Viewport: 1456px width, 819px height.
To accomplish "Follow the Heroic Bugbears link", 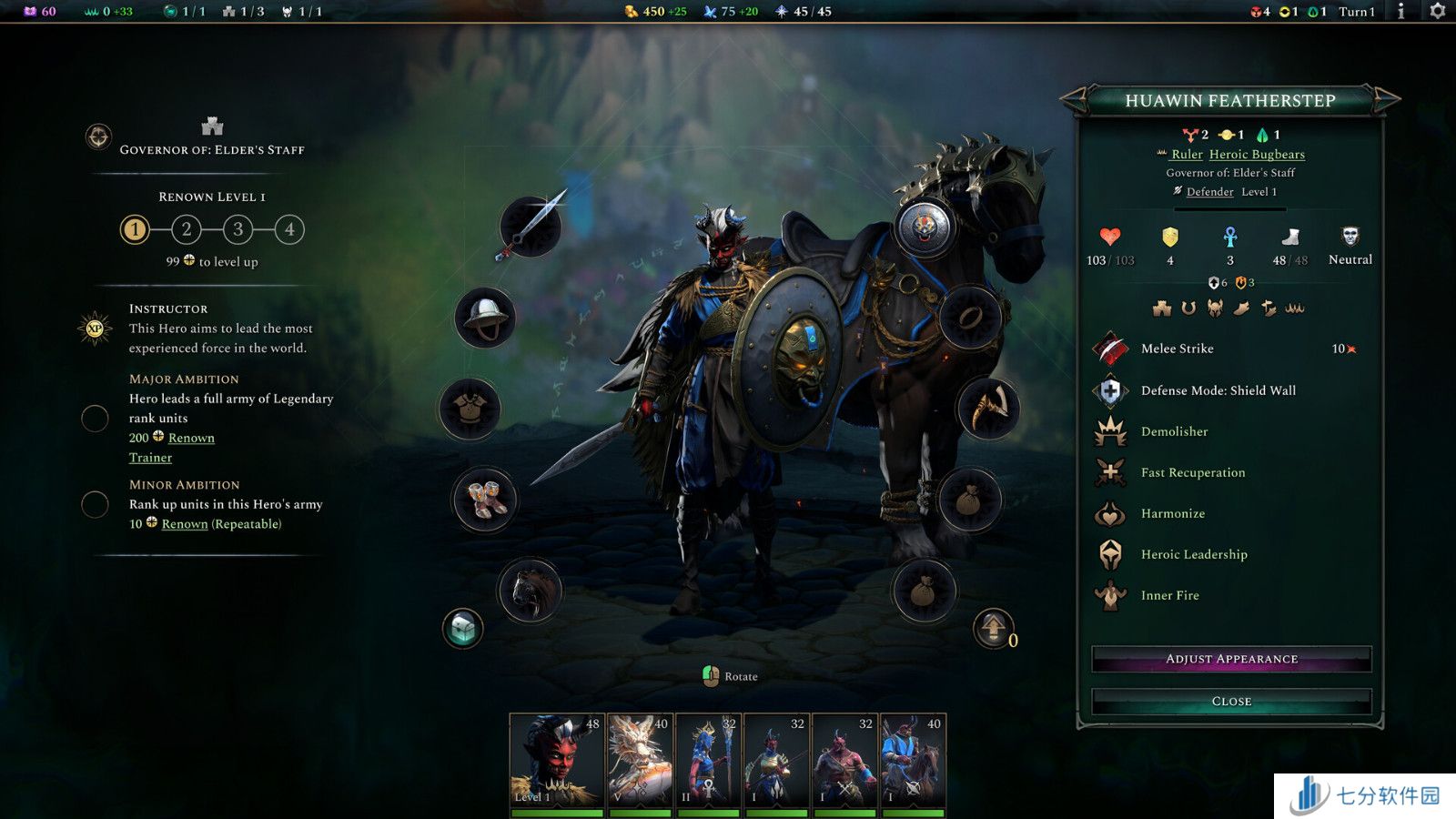I will point(1257,155).
